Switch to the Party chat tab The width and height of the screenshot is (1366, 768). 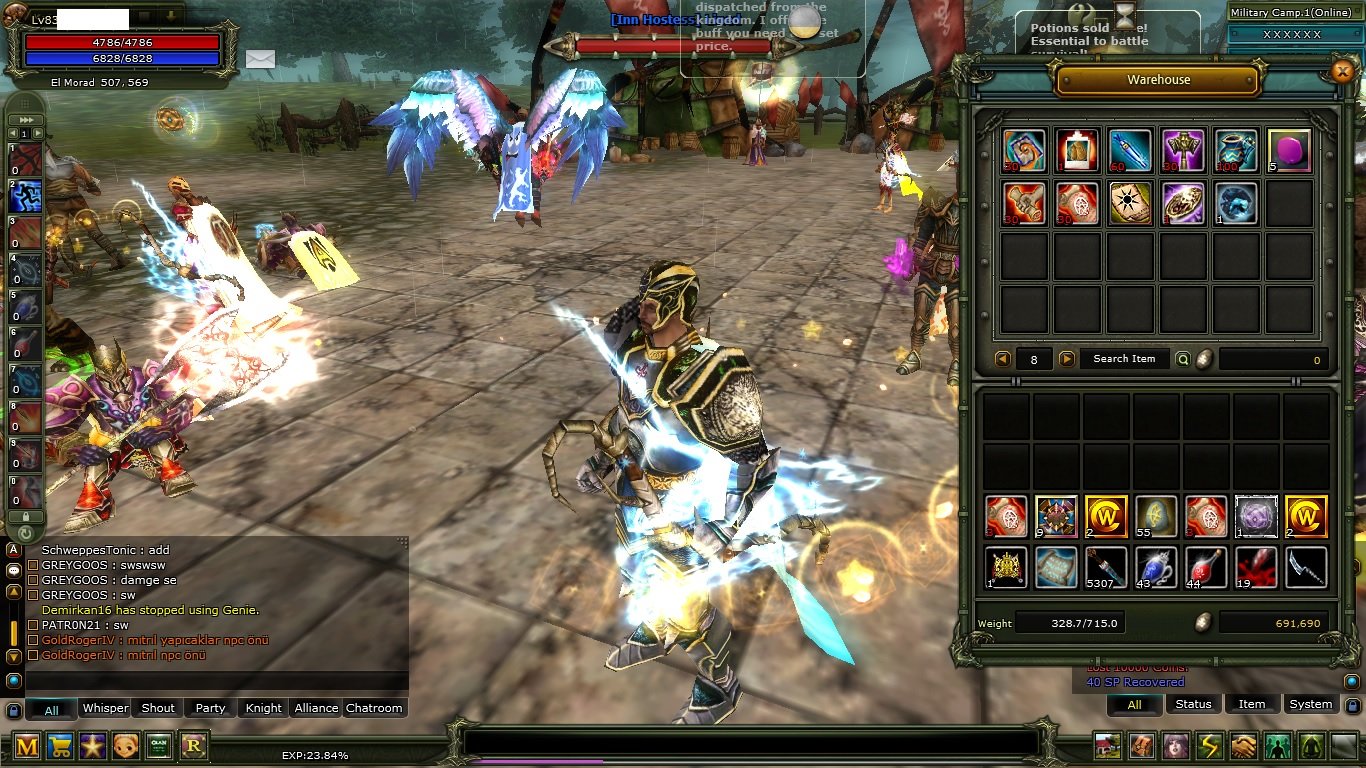pos(209,708)
